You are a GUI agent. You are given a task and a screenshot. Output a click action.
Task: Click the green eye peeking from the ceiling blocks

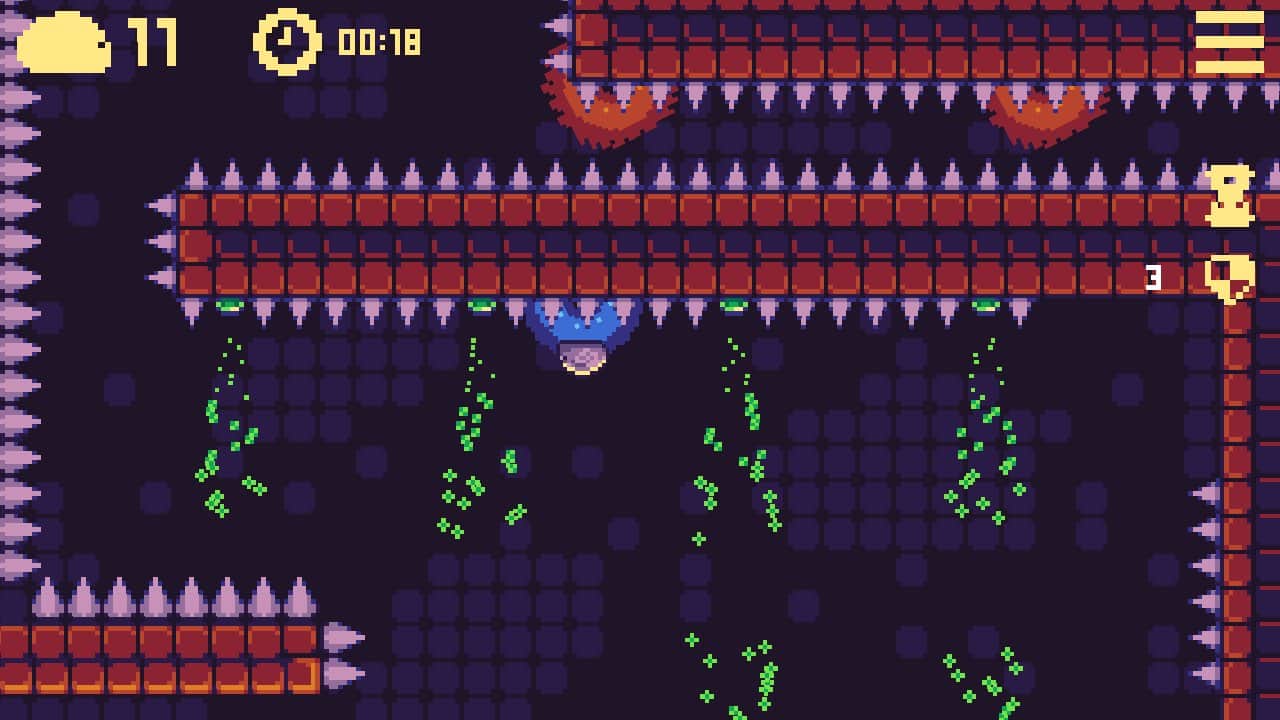click(x=231, y=304)
